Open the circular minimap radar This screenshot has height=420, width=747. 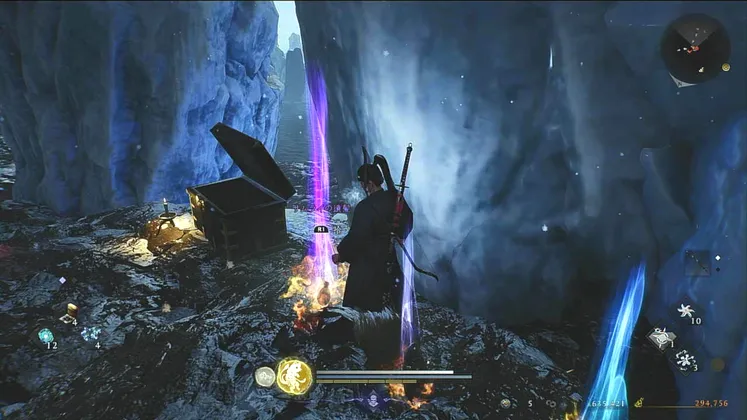point(694,48)
